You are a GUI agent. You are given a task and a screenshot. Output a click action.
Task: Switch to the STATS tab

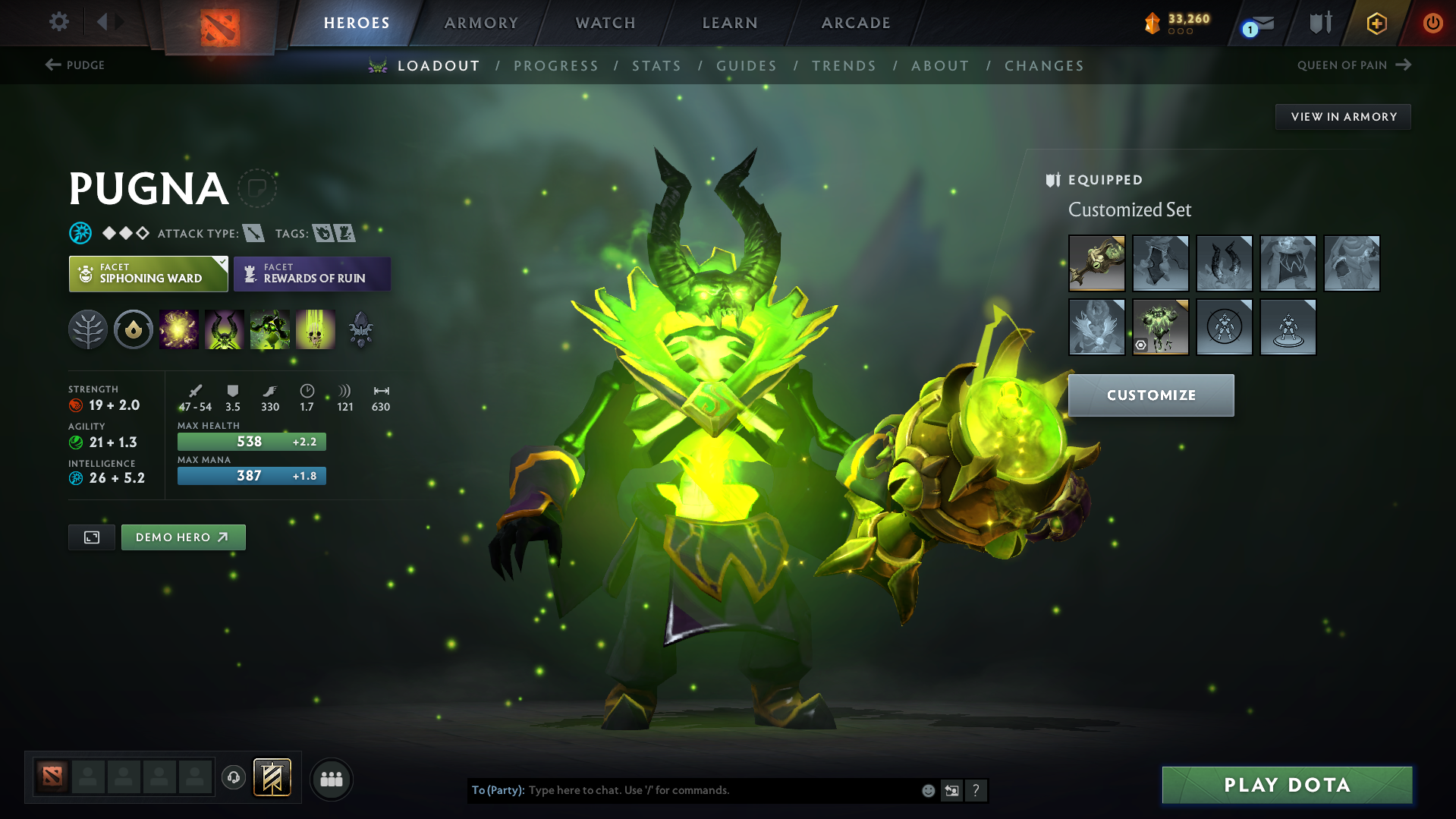(x=656, y=66)
